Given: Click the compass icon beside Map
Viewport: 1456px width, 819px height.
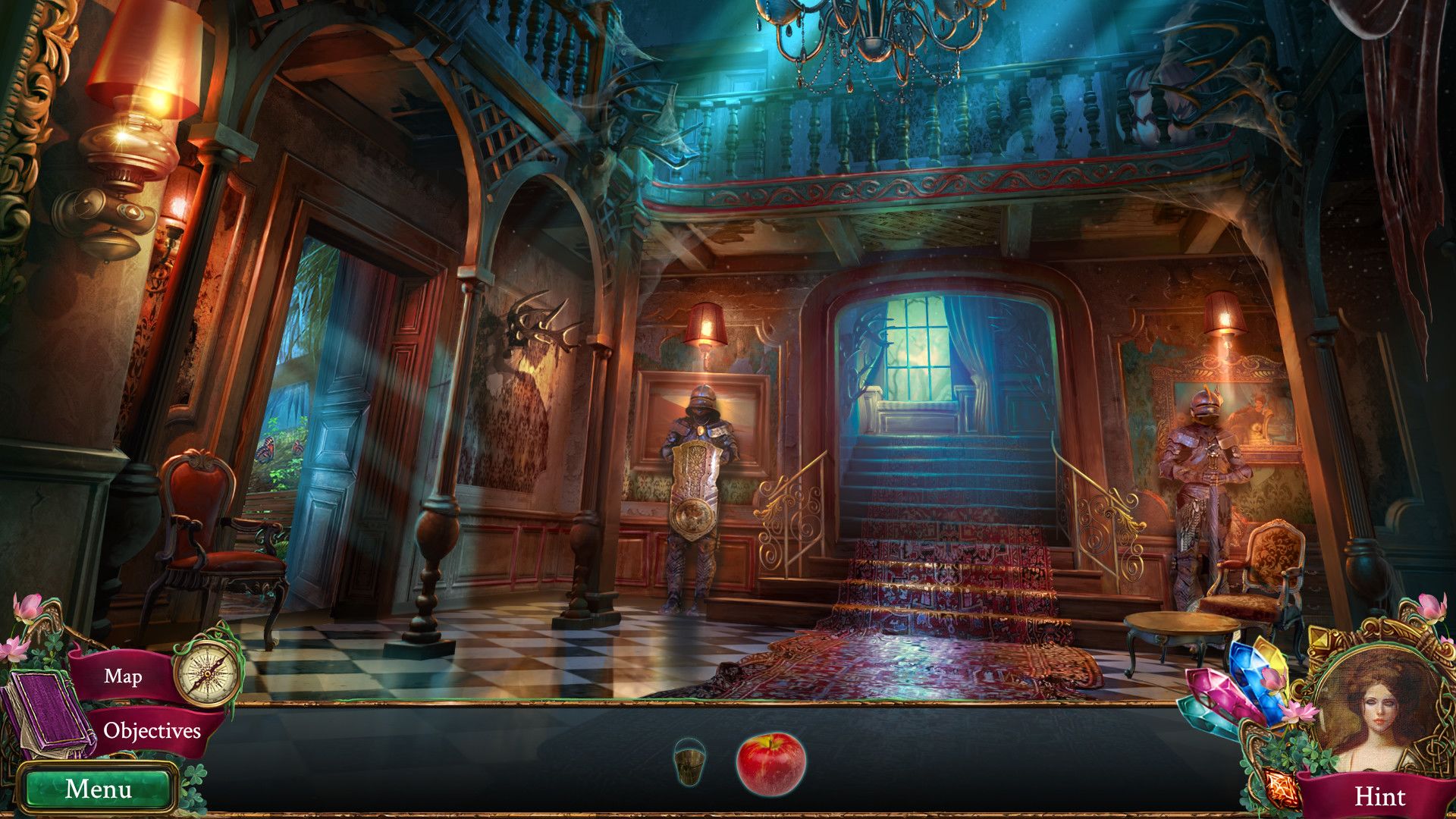Looking at the screenshot, I should coord(207,671).
